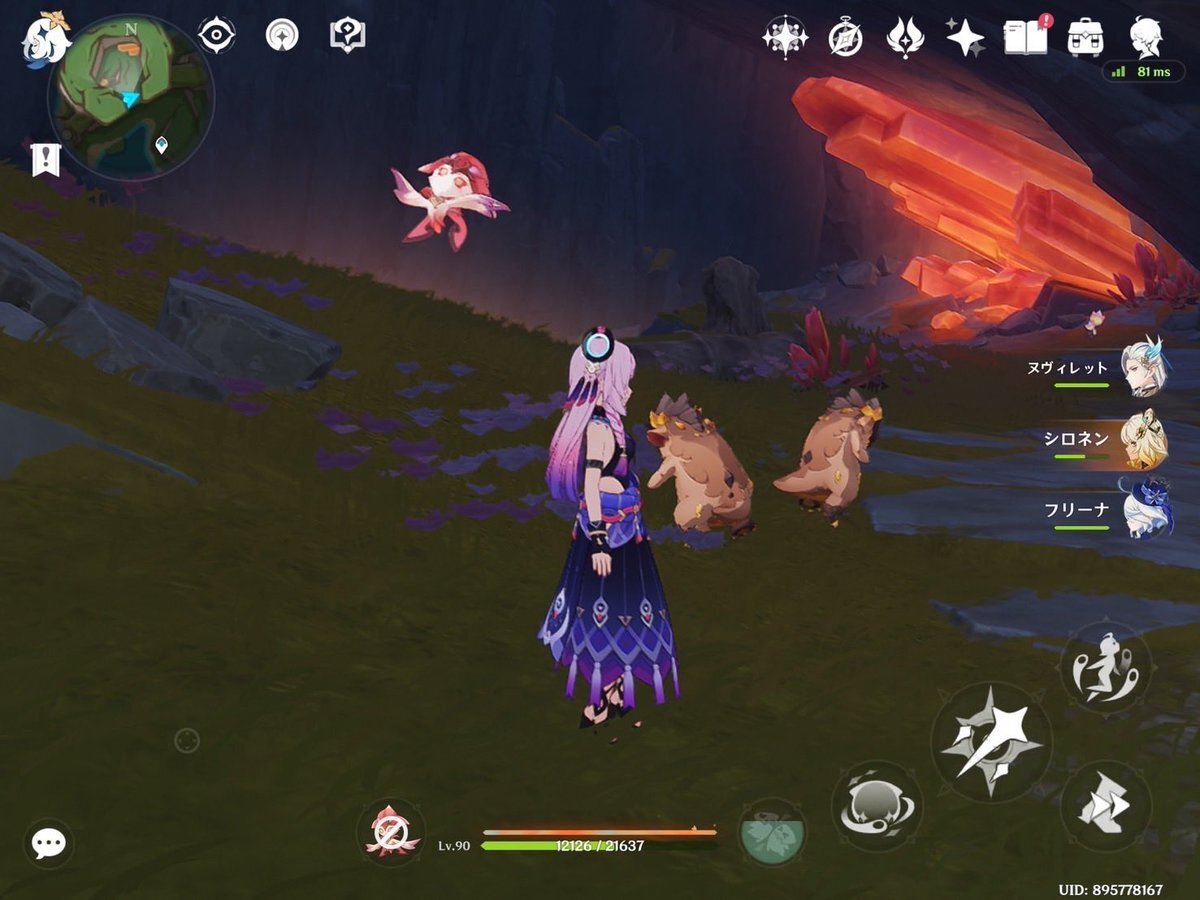This screenshot has height=900, width=1200.
Task: Open the Adventurer Handbook book icon
Action: (1024, 37)
